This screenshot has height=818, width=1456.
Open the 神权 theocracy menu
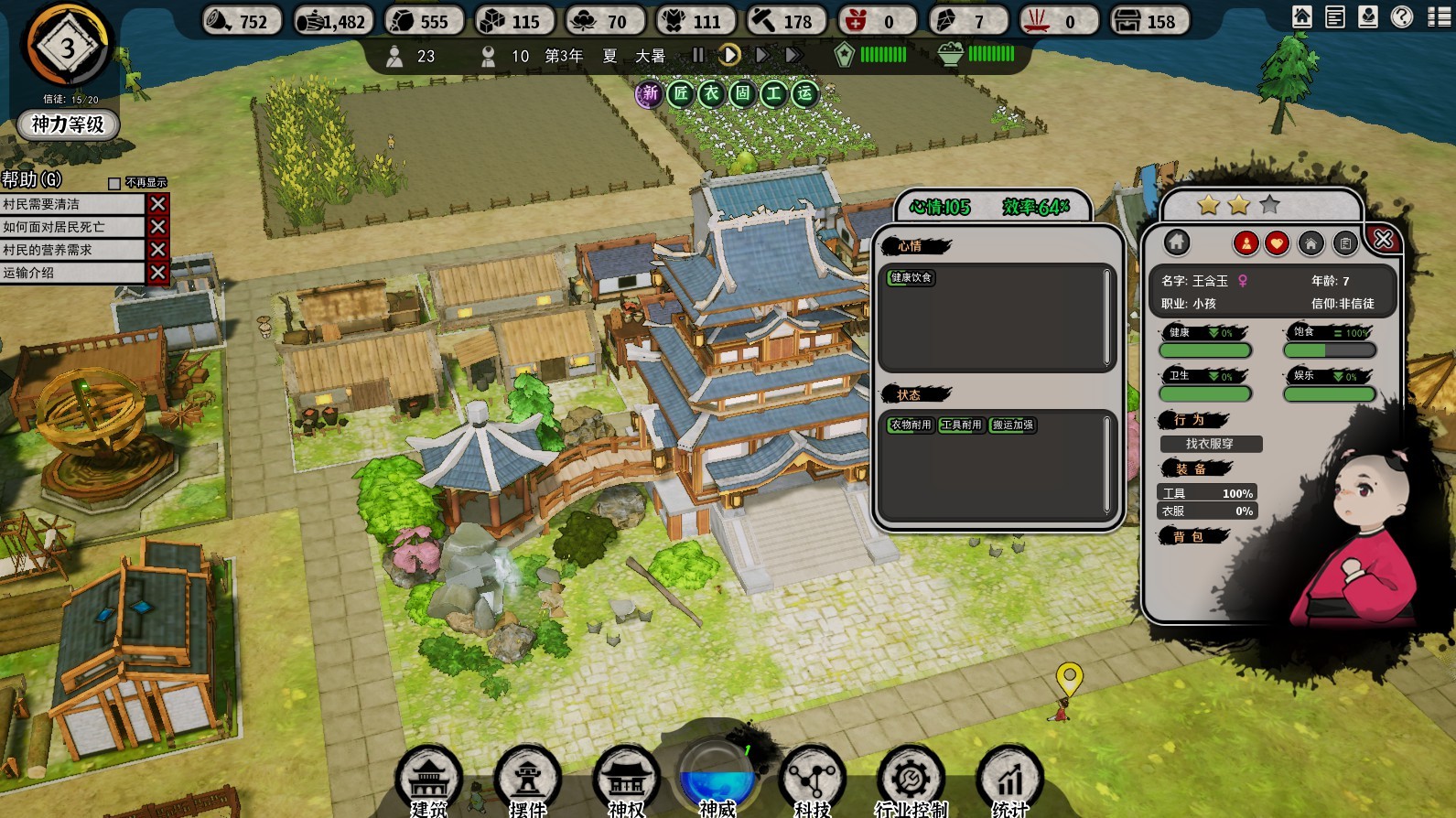pos(626,780)
